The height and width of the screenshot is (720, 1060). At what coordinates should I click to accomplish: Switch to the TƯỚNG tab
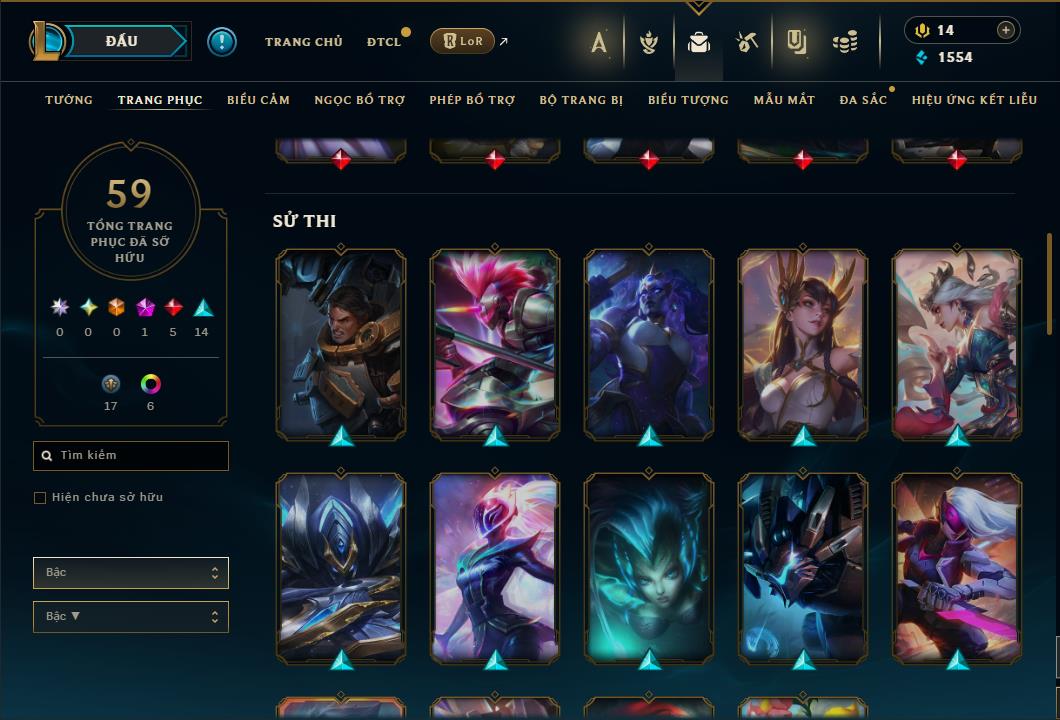click(x=69, y=100)
